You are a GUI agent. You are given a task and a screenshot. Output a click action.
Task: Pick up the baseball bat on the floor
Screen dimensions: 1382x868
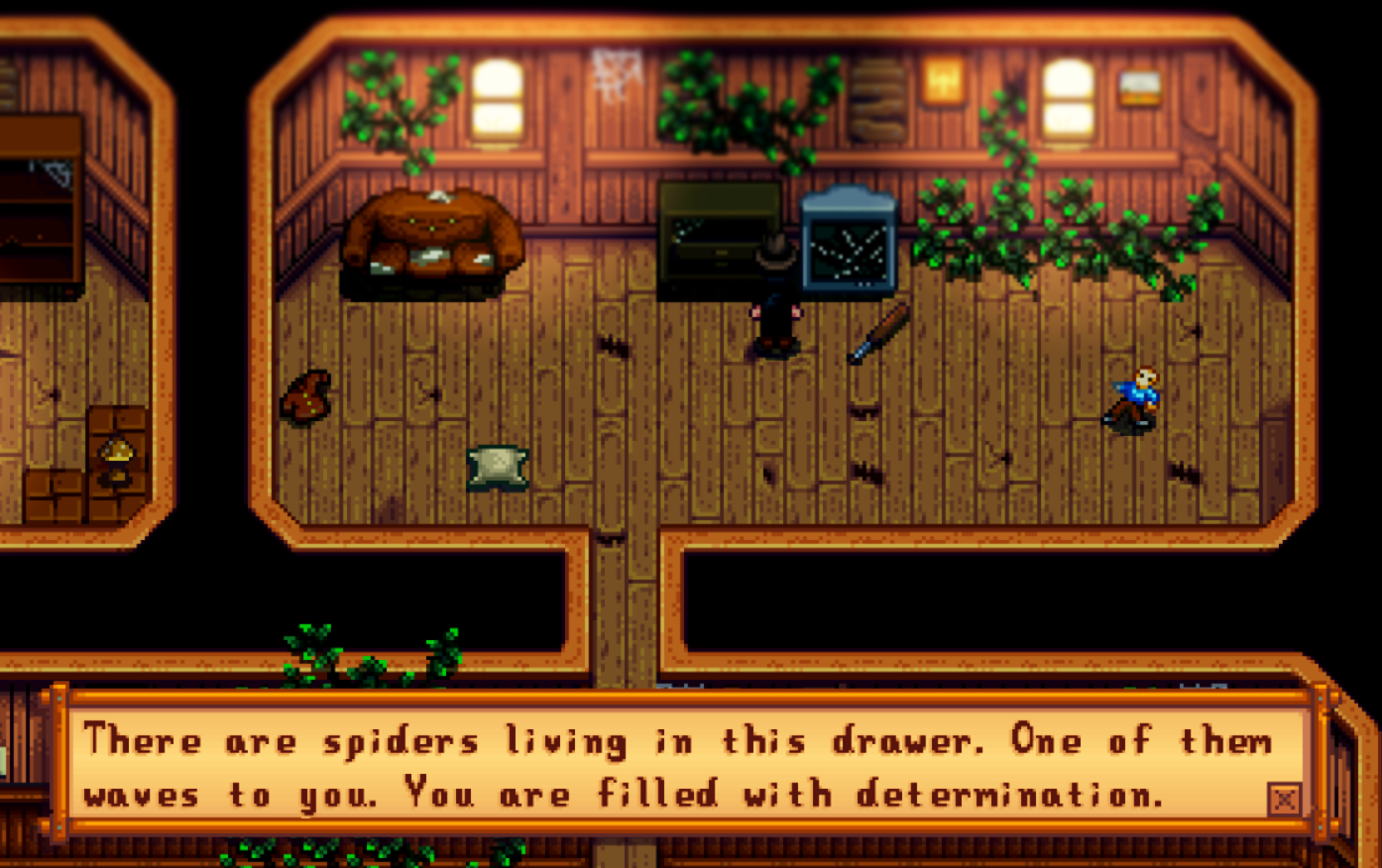(x=877, y=332)
